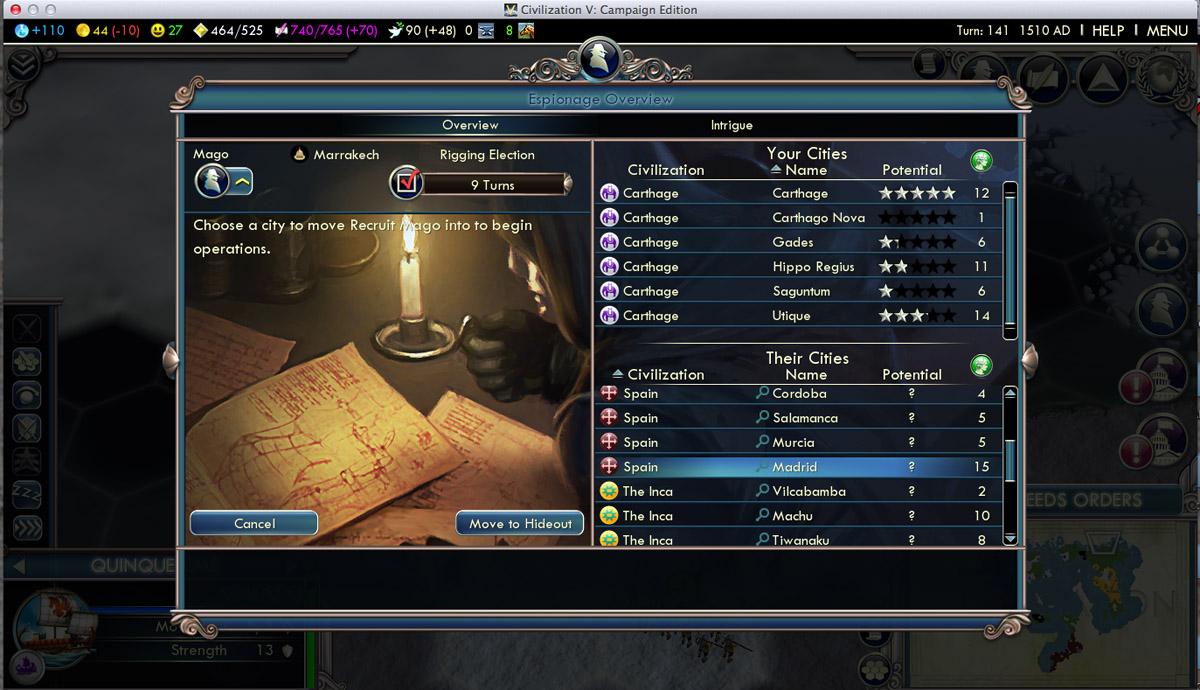Select Utique in Your Cities list

(791, 316)
